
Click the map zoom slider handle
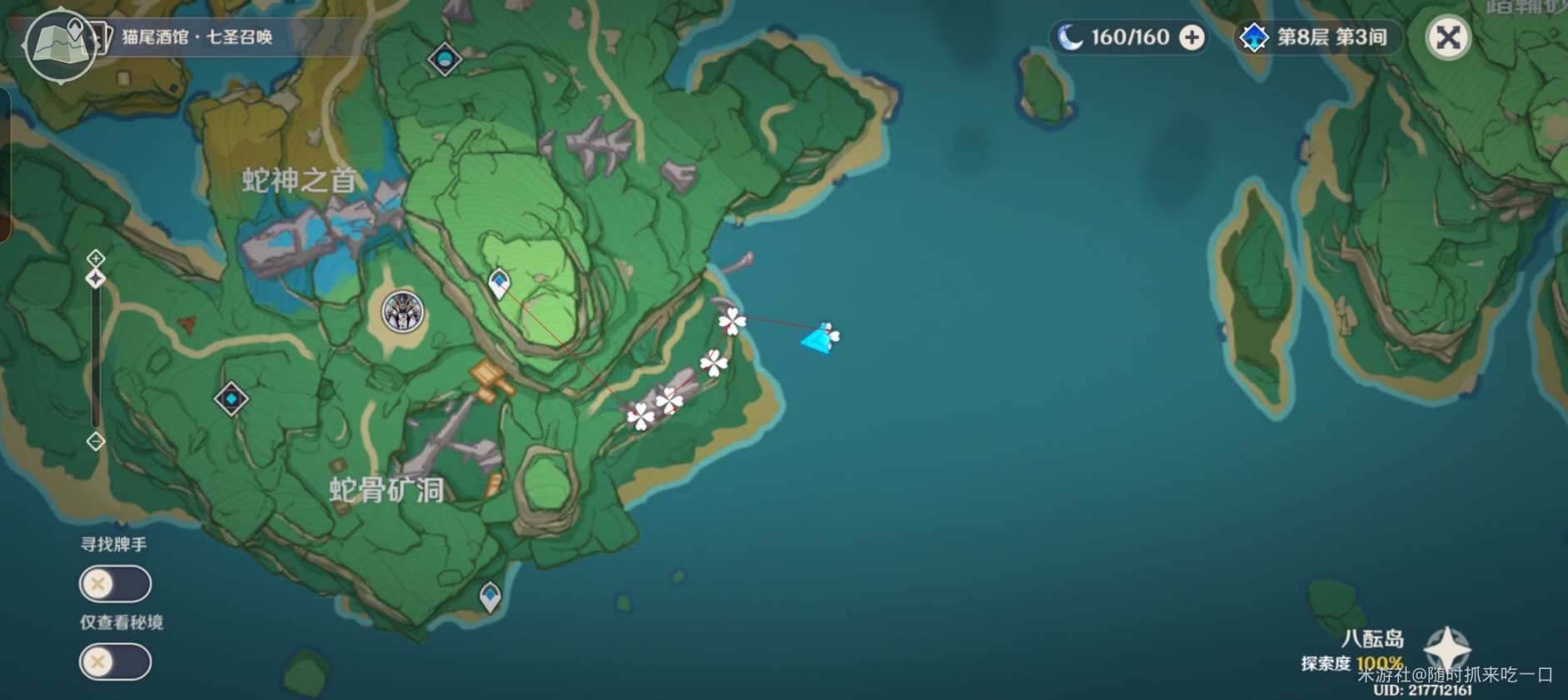[96, 279]
